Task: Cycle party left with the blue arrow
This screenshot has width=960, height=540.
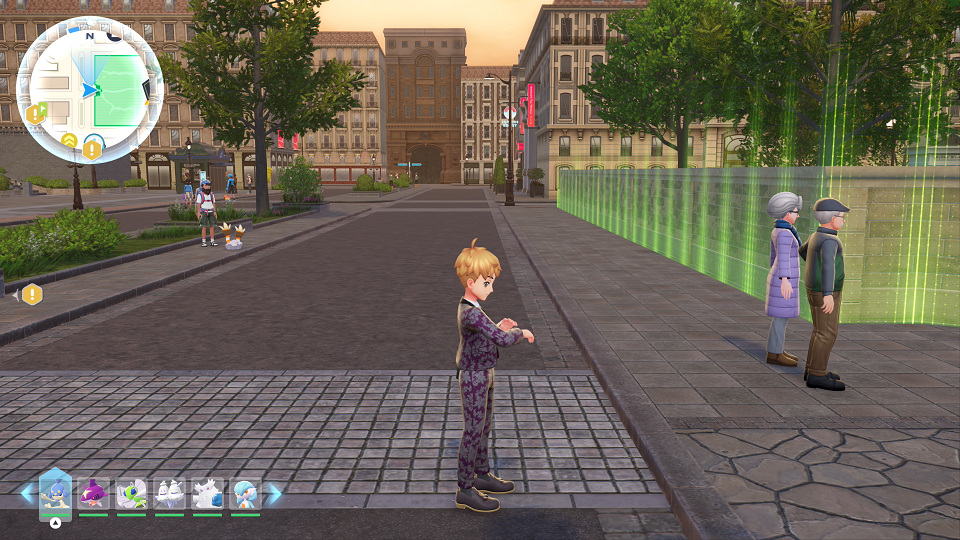Action: 26,493
